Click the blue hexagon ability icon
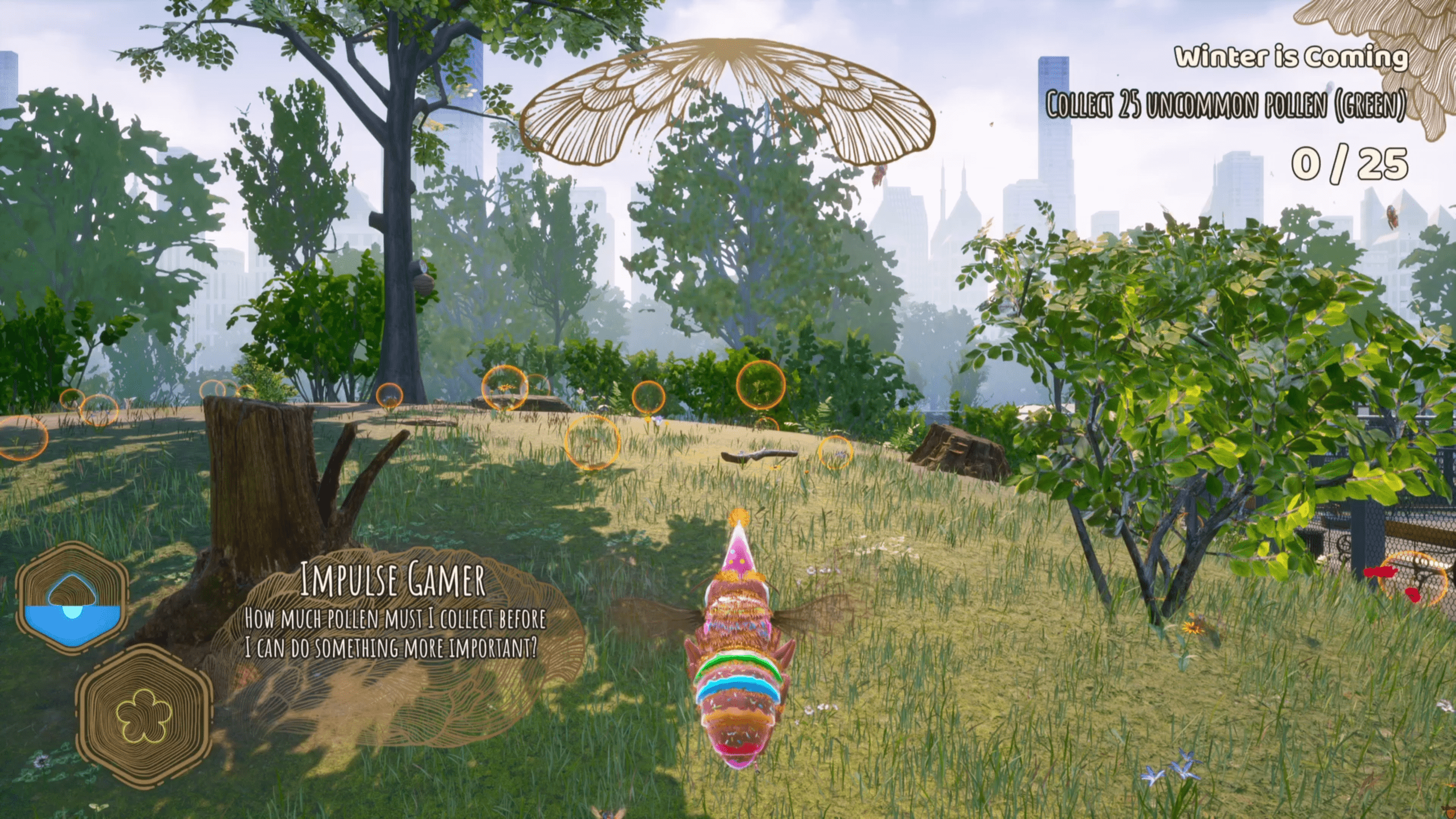The width and height of the screenshot is (1456, 819). tap(72, 598)
